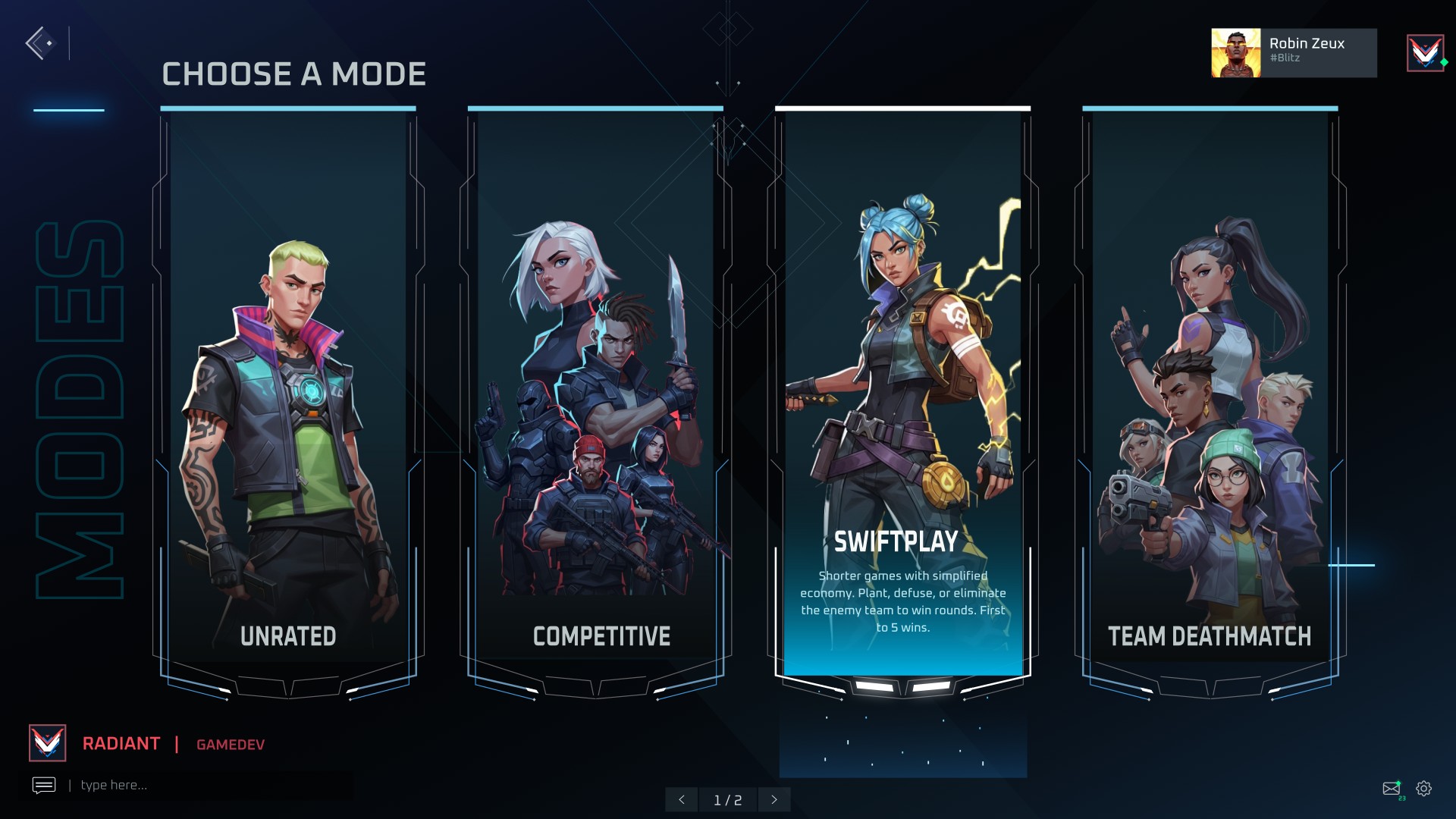
Task: Open settings via the gear icon
Action: point(1424,789)
